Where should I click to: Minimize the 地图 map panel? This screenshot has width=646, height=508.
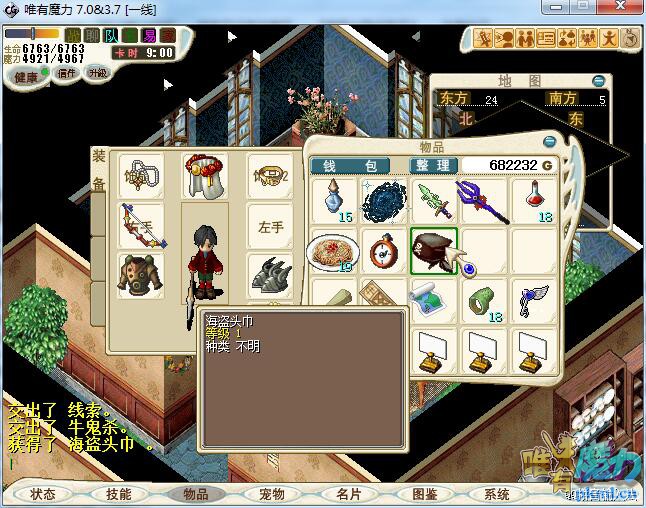point(598,80)
